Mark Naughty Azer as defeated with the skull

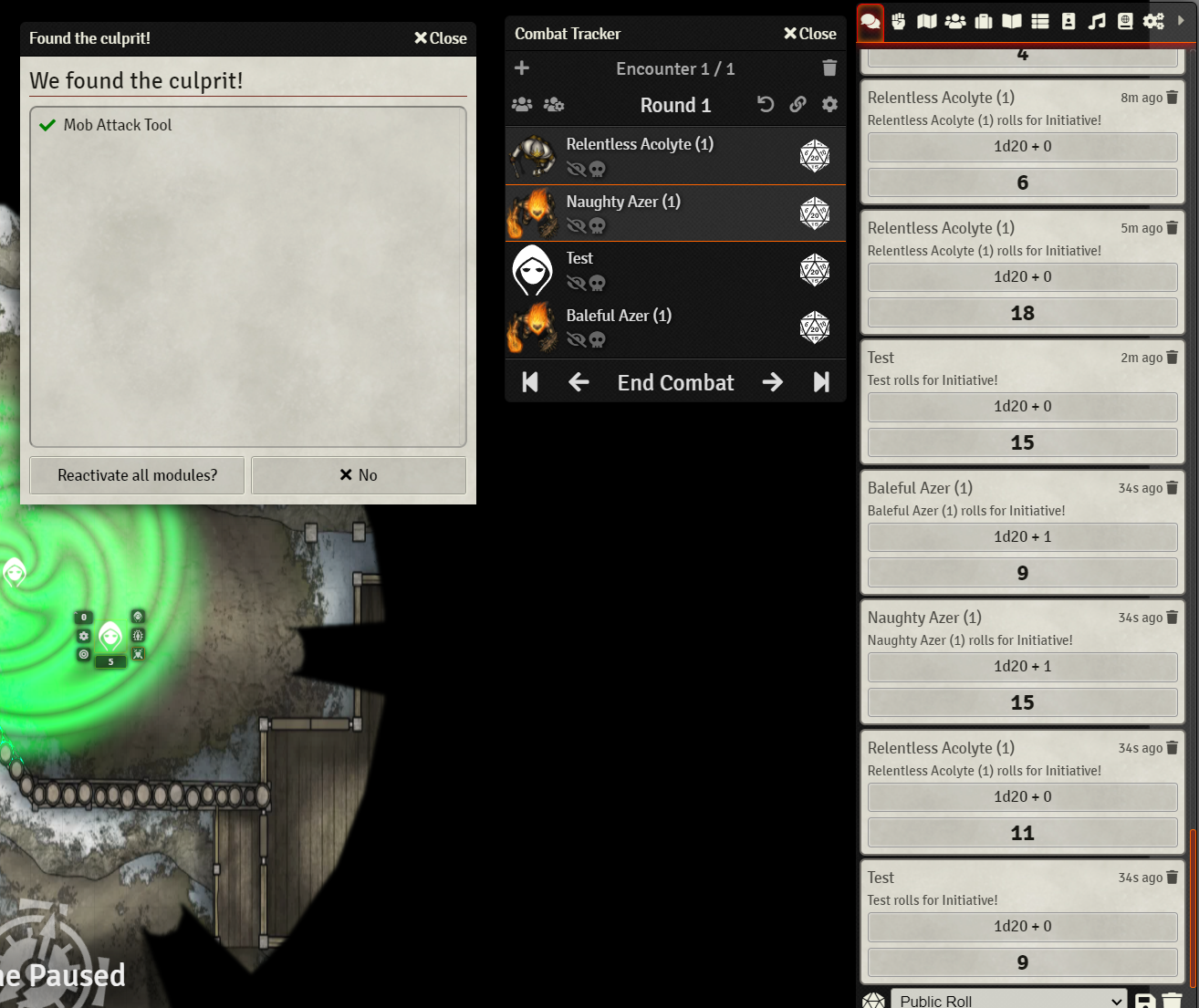[598, 226]
